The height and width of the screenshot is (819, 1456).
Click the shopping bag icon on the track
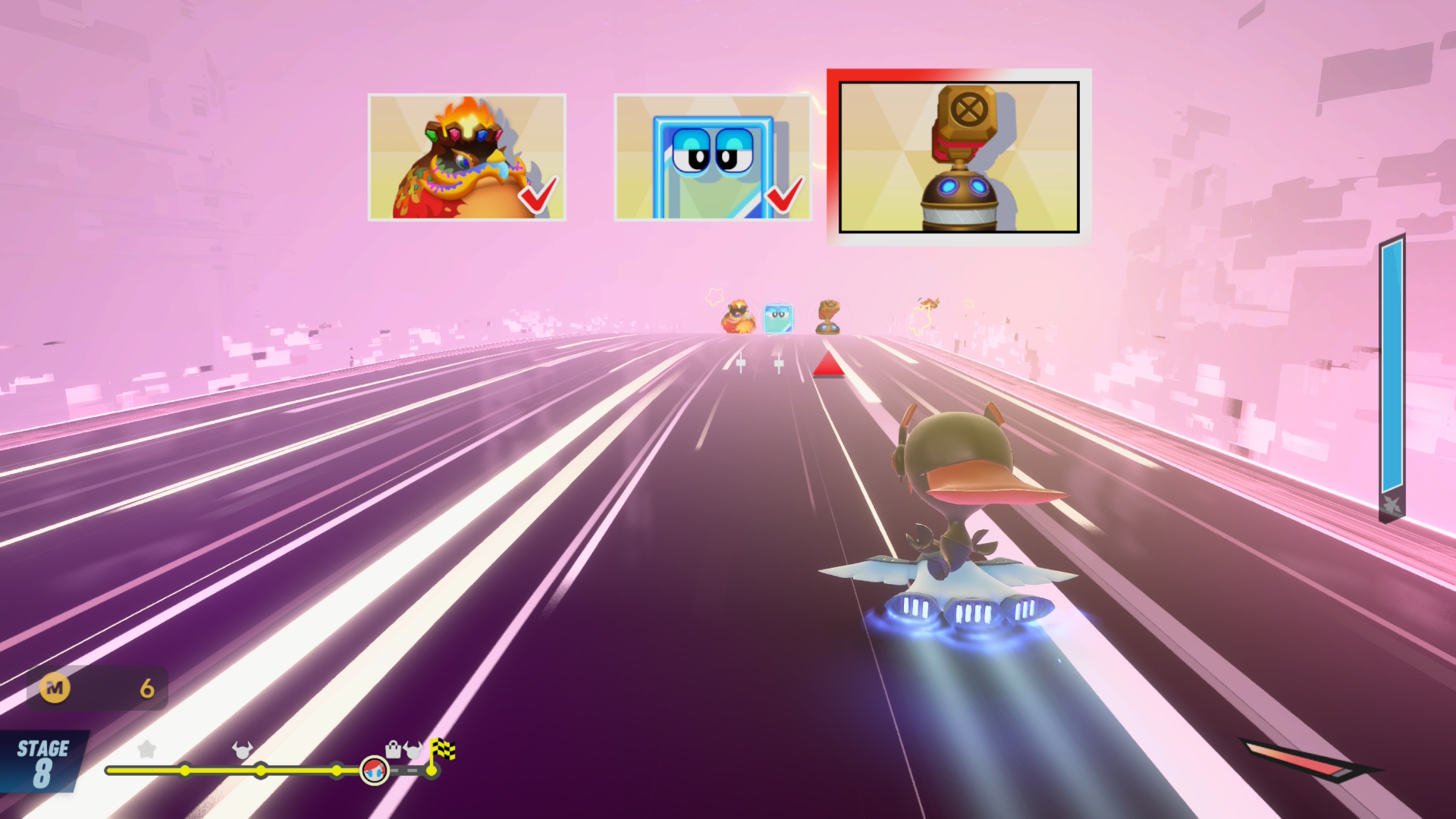(x=393, y=750)
